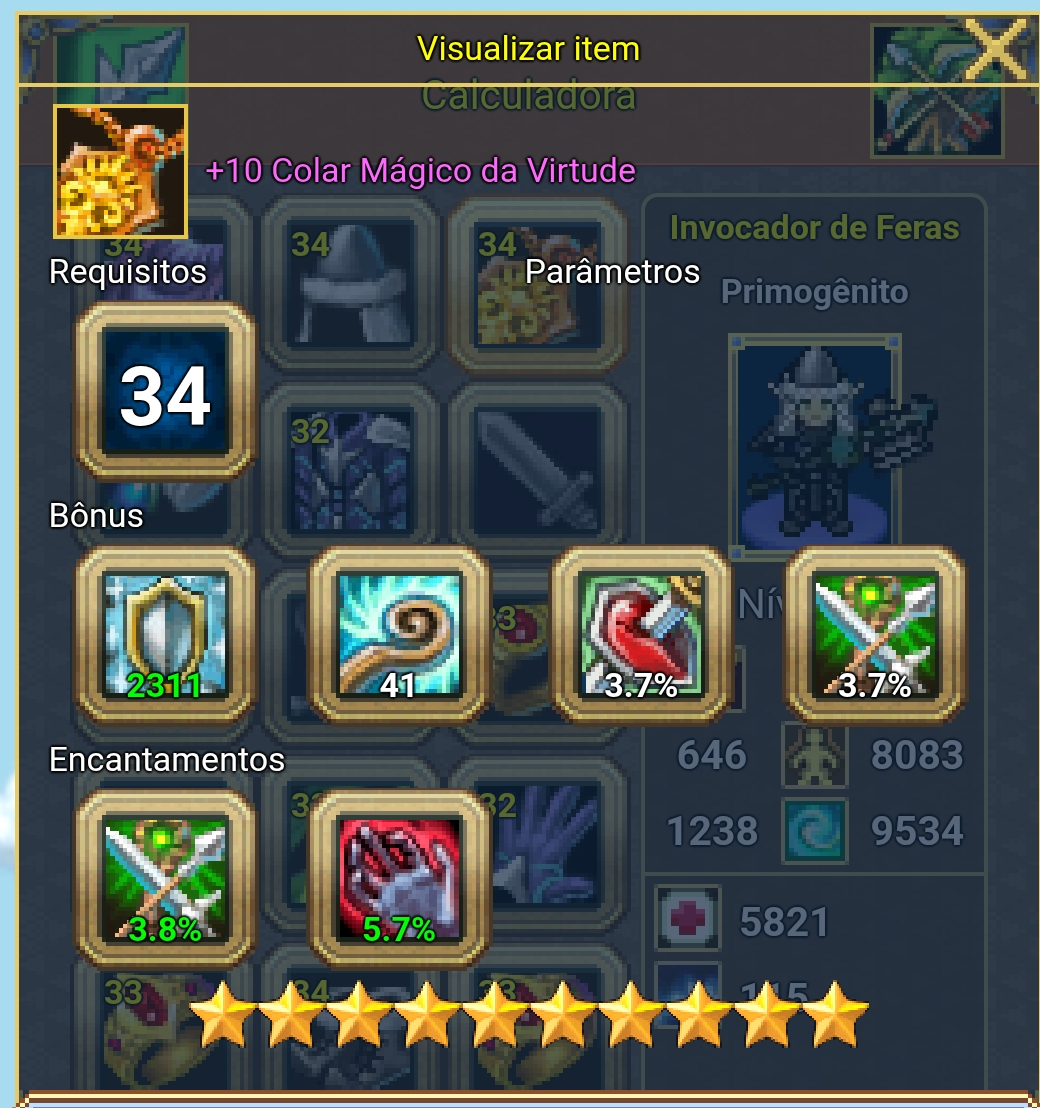The width and height of the screenshot is (1040, 1108).
Task: Select the red heart bonus 3.7%
Action: (642, 636)
